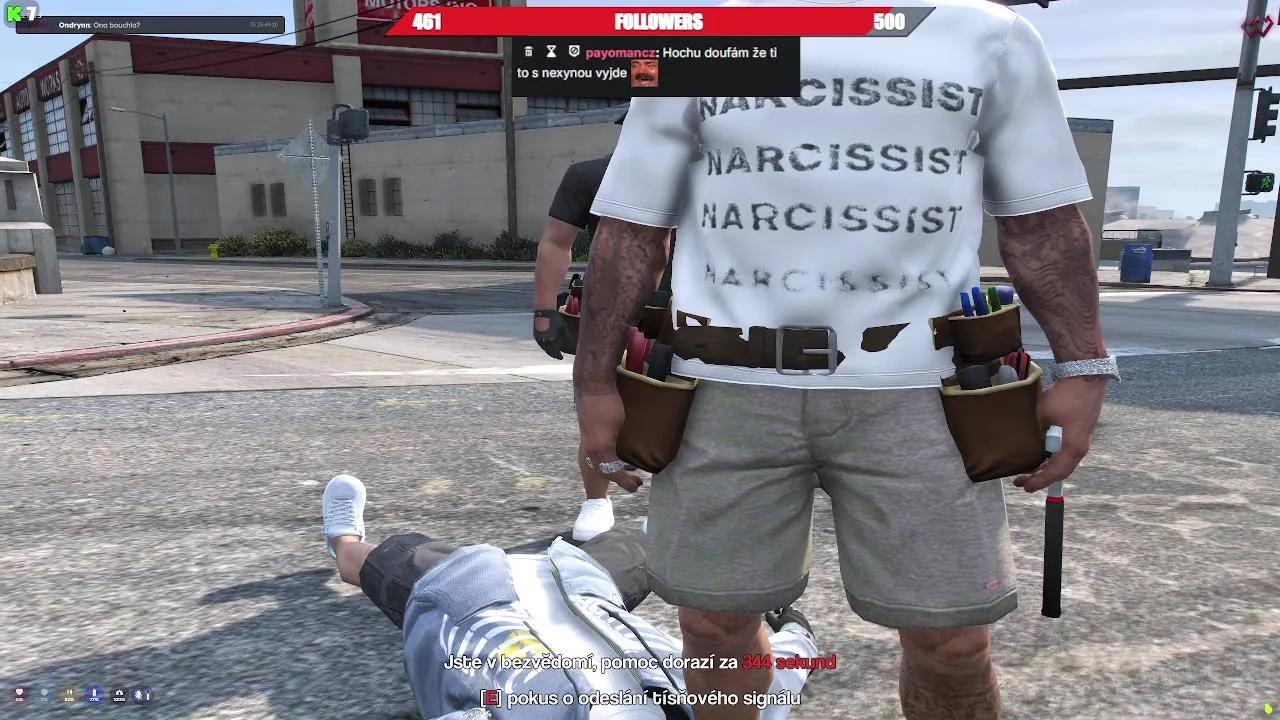Delete payomancz's message with the trash icon
1280x720 pixels.
528,52
